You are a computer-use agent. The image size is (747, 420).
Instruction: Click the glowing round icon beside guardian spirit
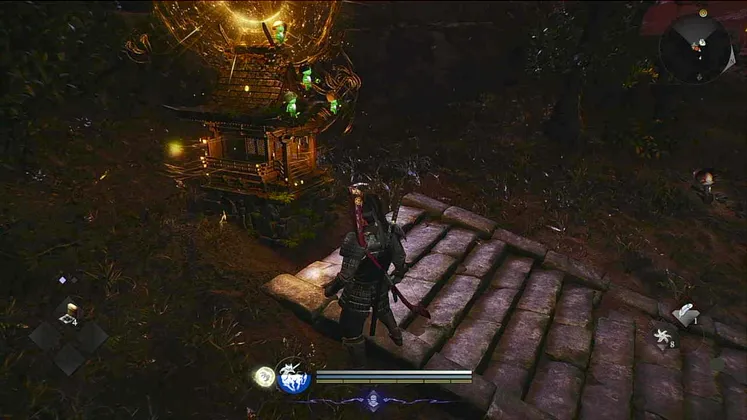pos(264,376)
